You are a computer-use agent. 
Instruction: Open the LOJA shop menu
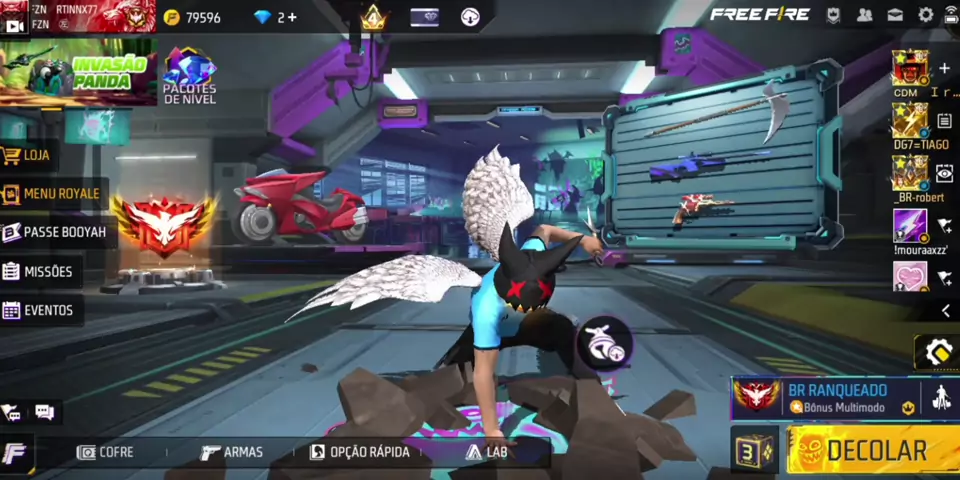click(x=28, y=155)
